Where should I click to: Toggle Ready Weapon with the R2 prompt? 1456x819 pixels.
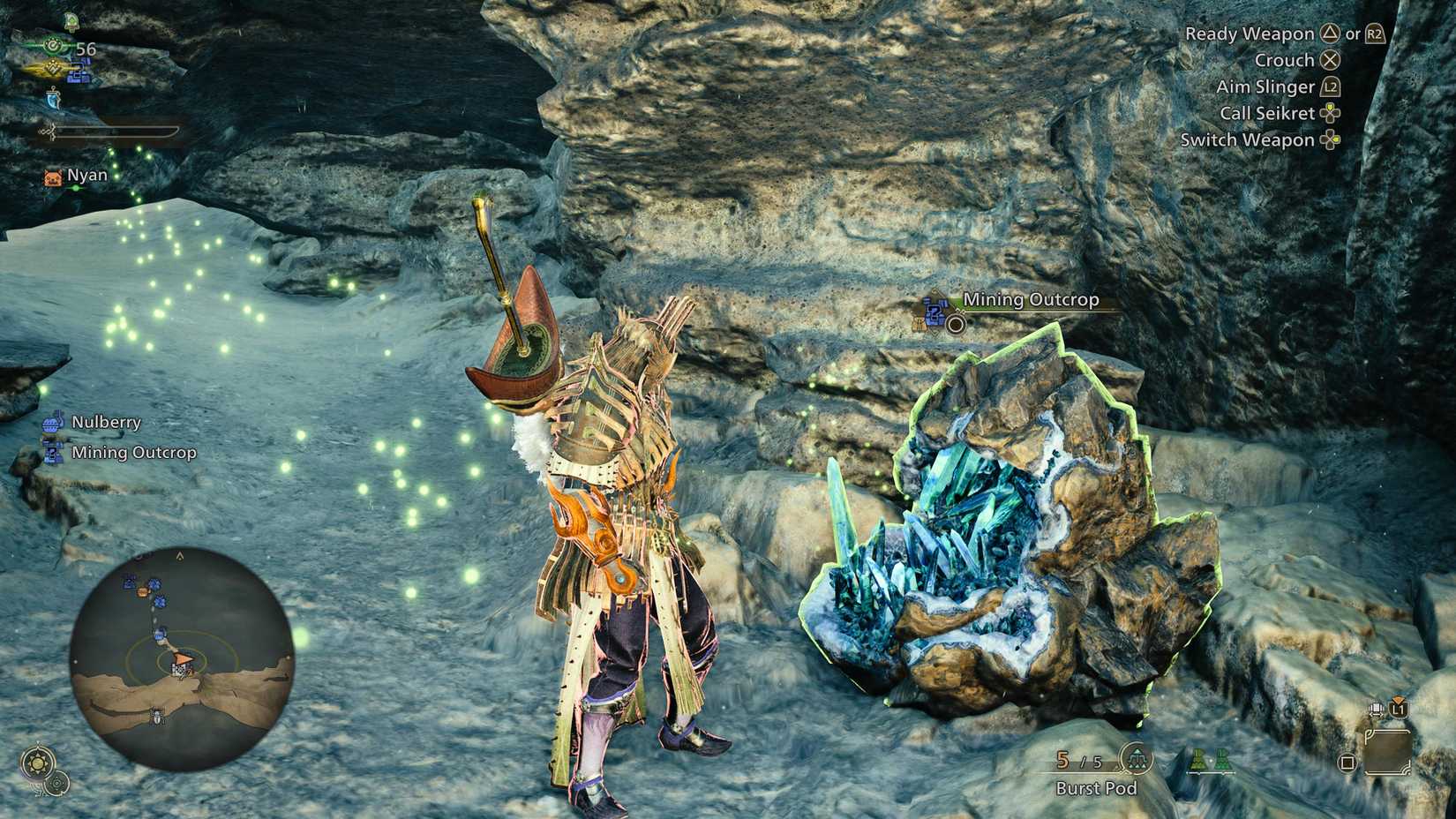[x=1374, y=34]
